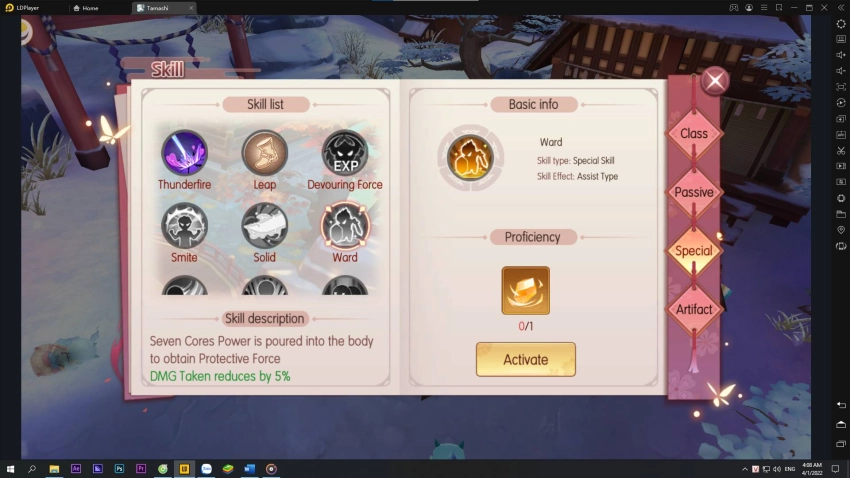Activate the Ward skill
850x478 pixels.
click(525, 359)
